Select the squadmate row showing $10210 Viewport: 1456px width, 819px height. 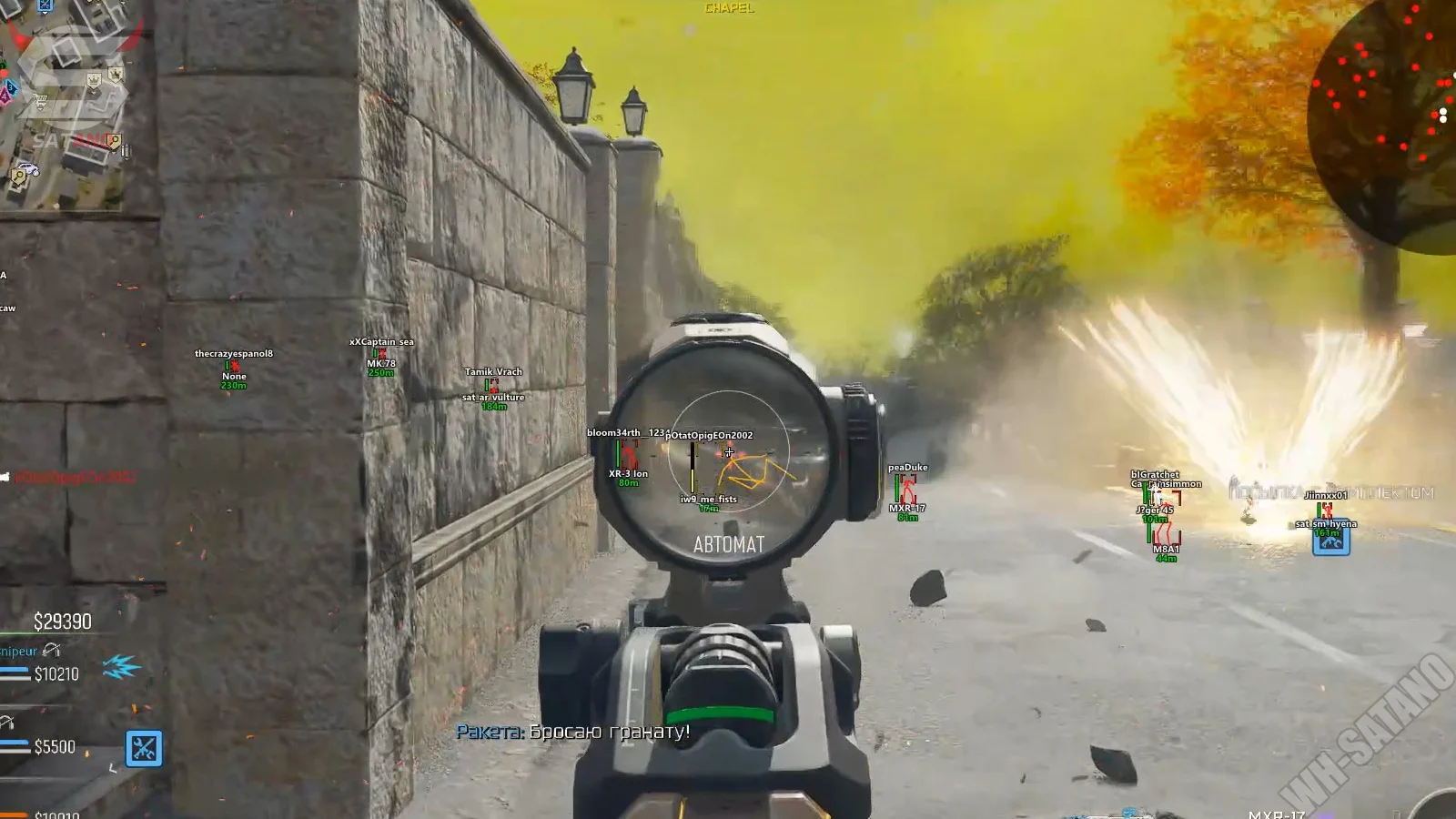55,674
